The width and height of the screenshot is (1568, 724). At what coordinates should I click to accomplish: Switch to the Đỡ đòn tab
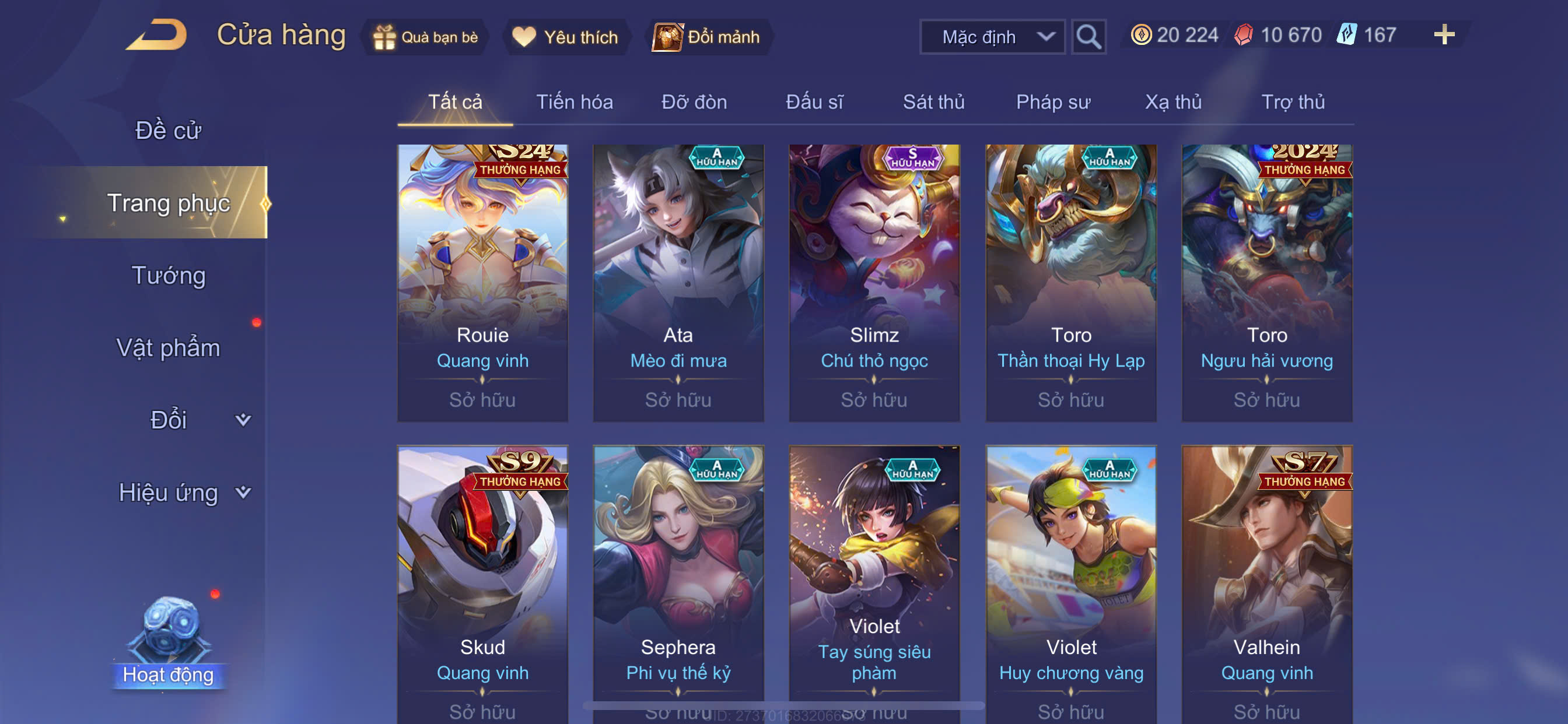[694, 101]
